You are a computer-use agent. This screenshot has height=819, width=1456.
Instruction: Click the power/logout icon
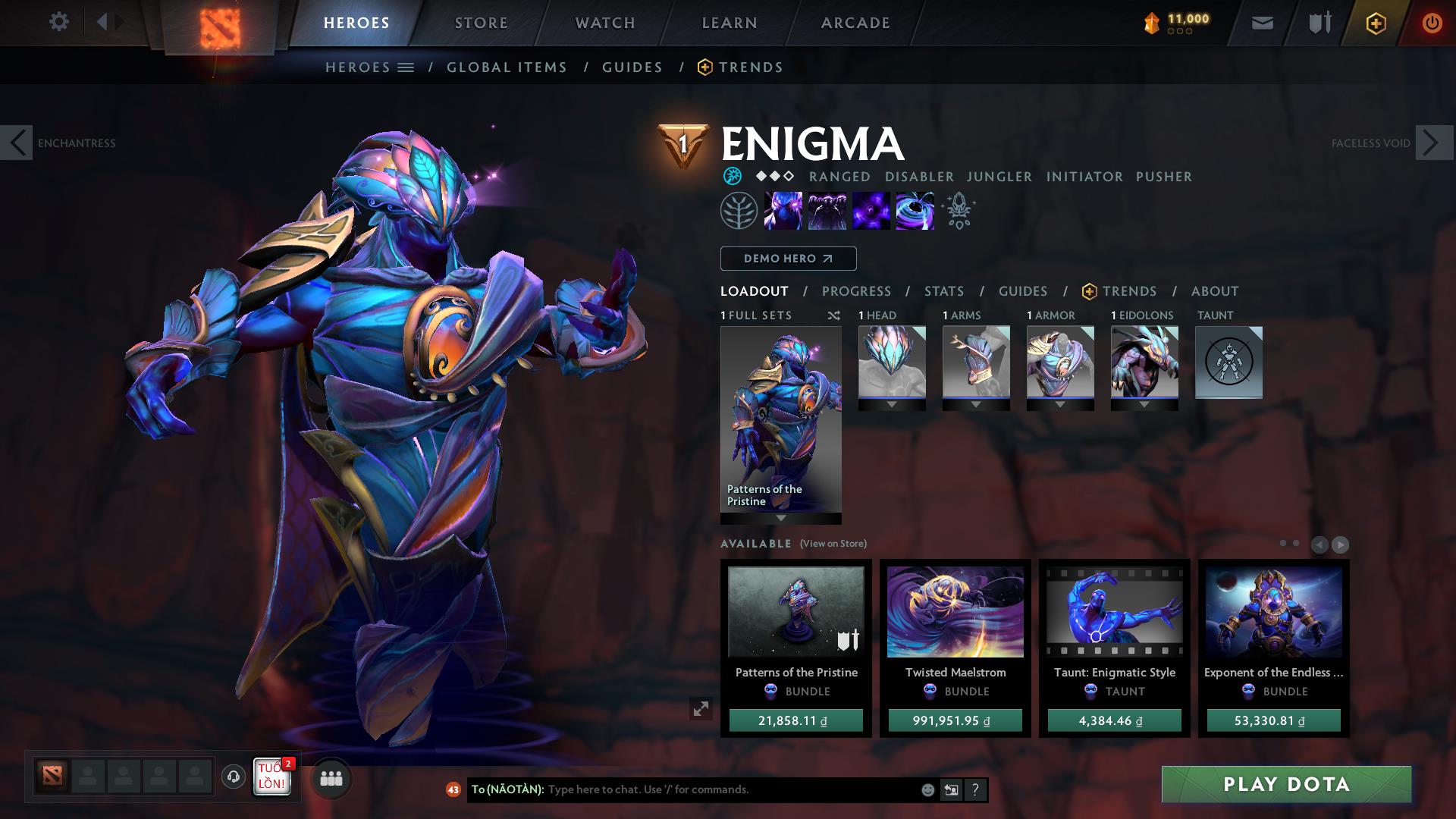(x=1432, y=23)
